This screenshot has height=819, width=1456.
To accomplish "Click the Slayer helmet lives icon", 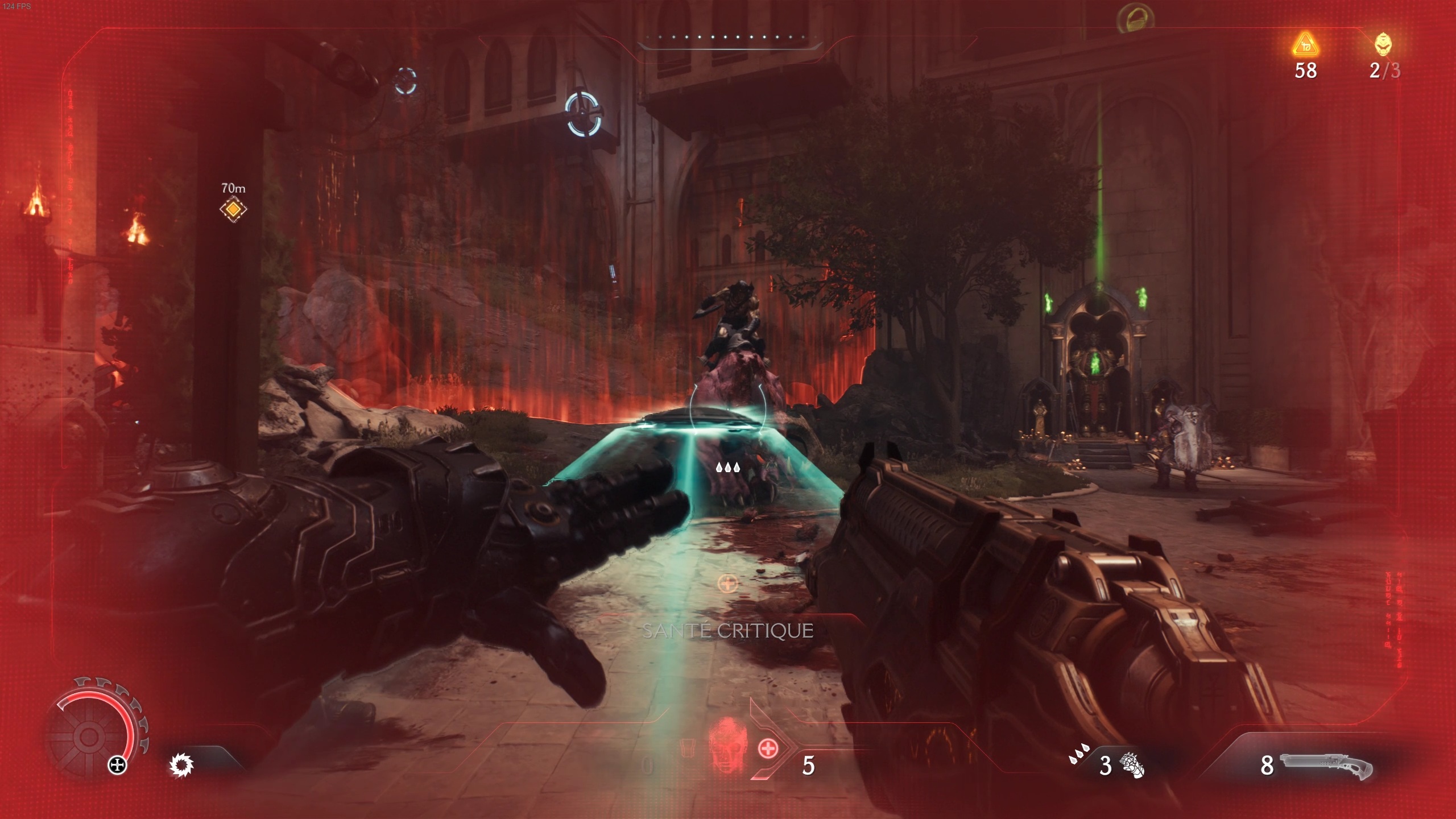I will coord(1383,44).
